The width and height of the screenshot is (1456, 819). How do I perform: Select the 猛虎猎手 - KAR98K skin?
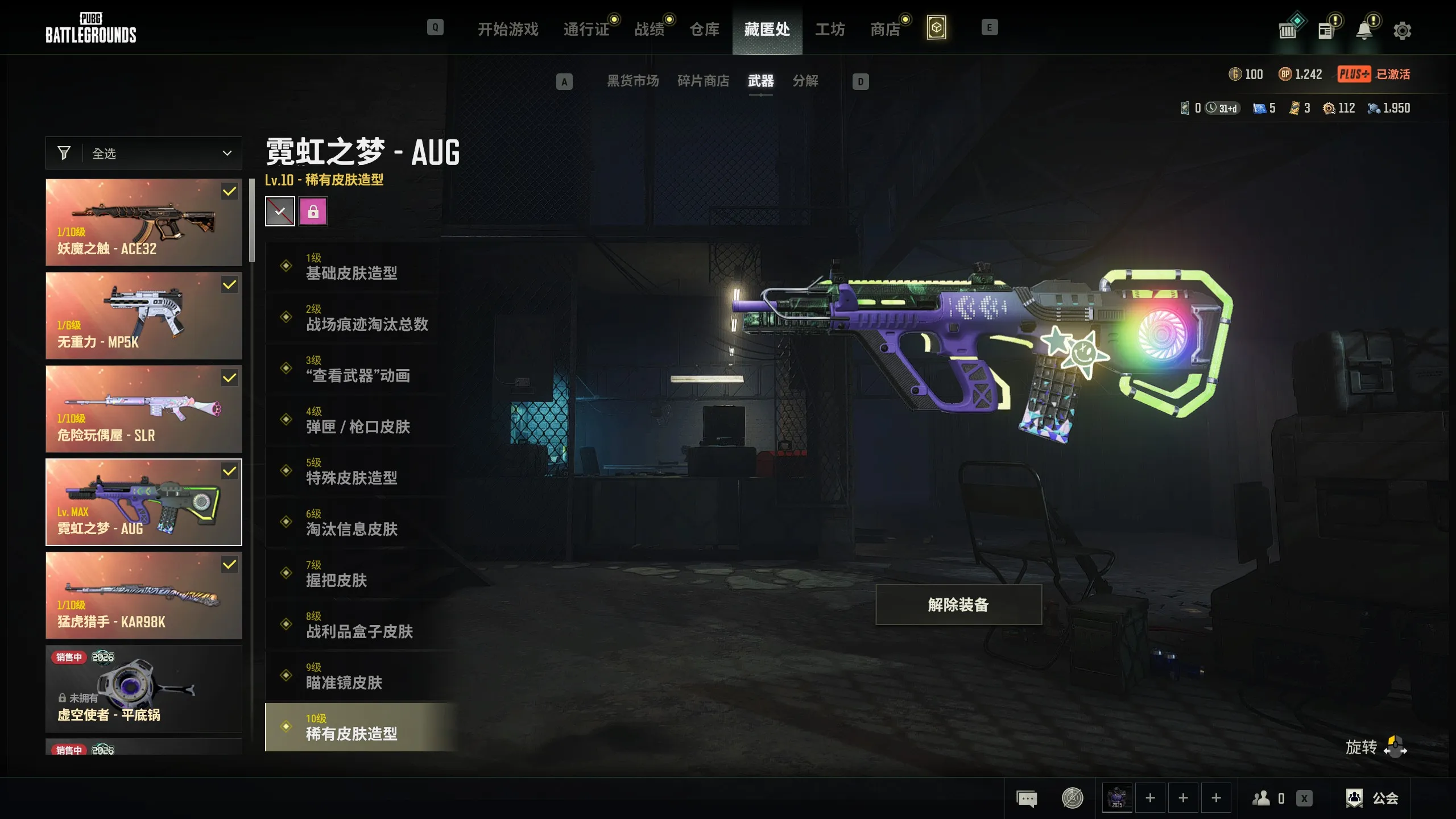click(144, 595)
